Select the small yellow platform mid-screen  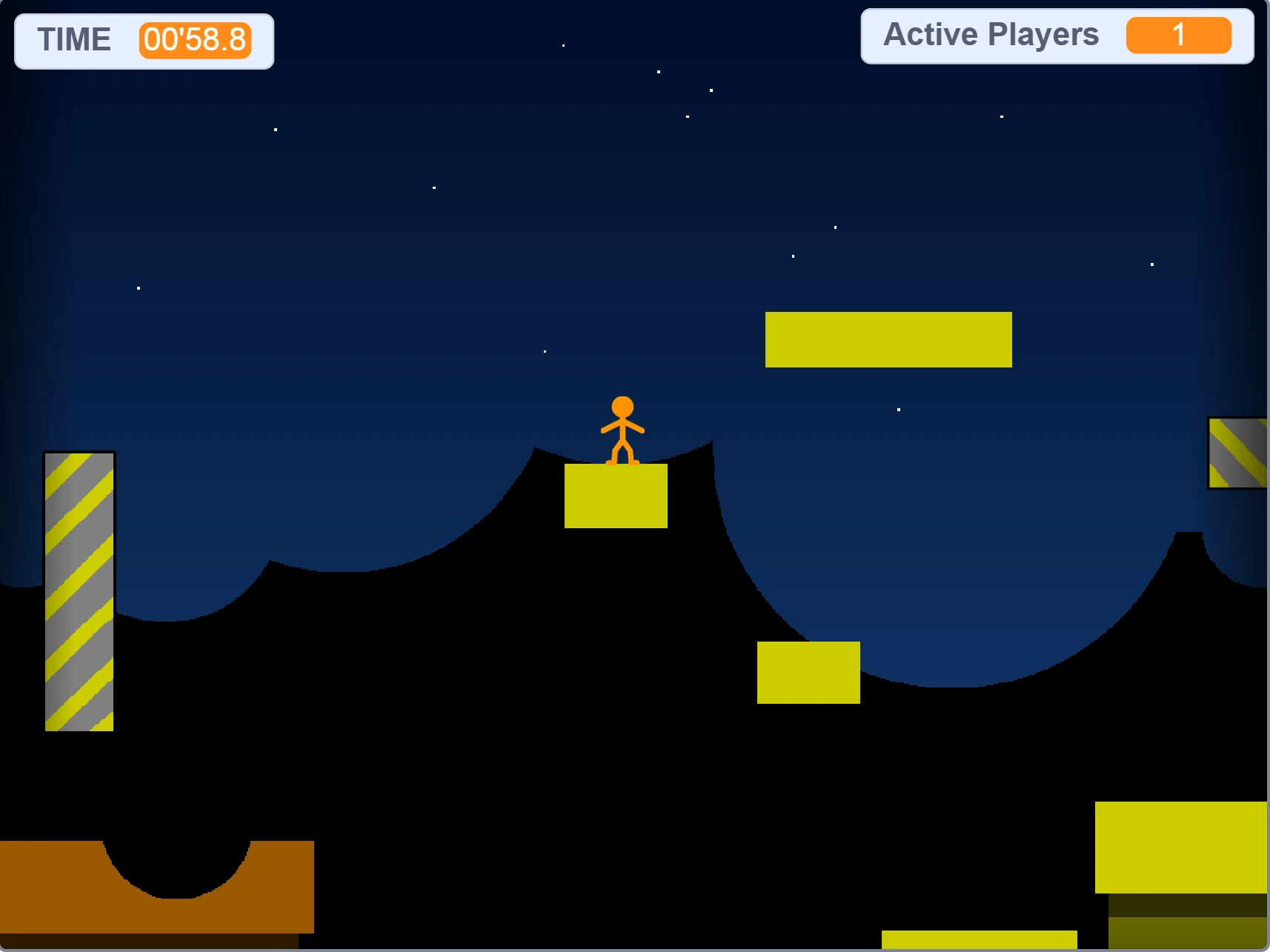[x=807, y=671]
